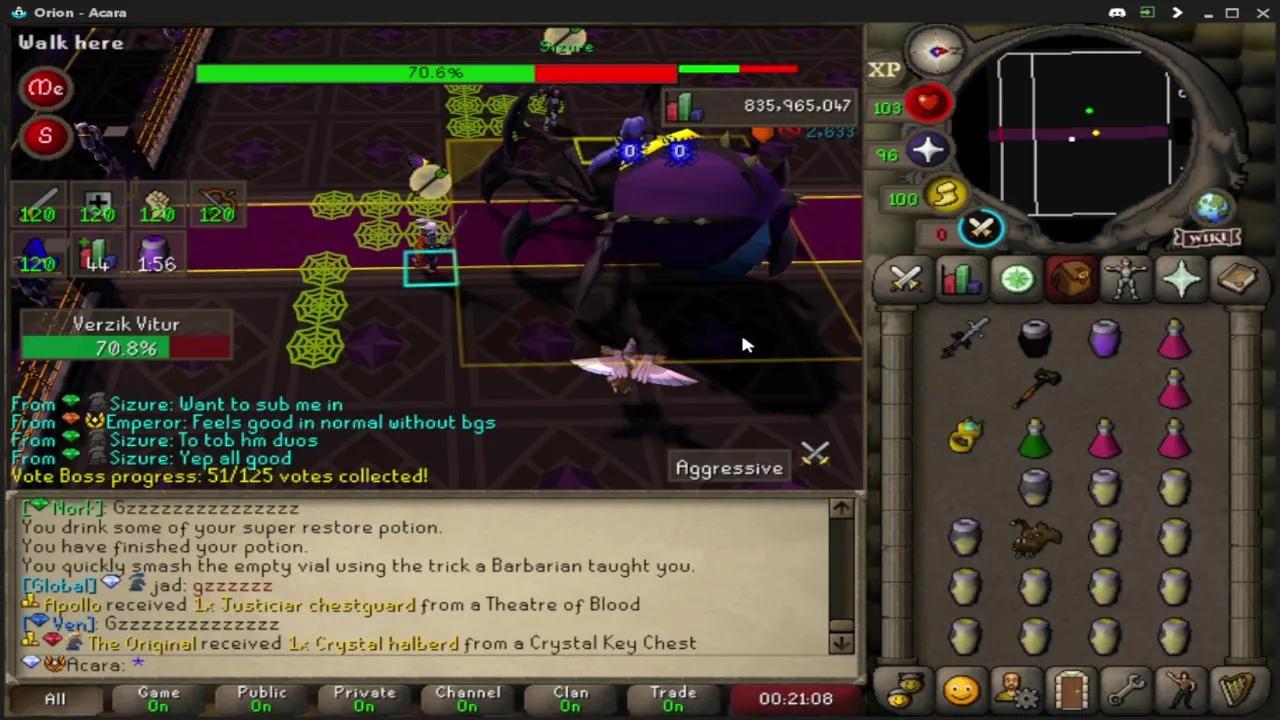Turn Public chat off

tap(261, 697)
